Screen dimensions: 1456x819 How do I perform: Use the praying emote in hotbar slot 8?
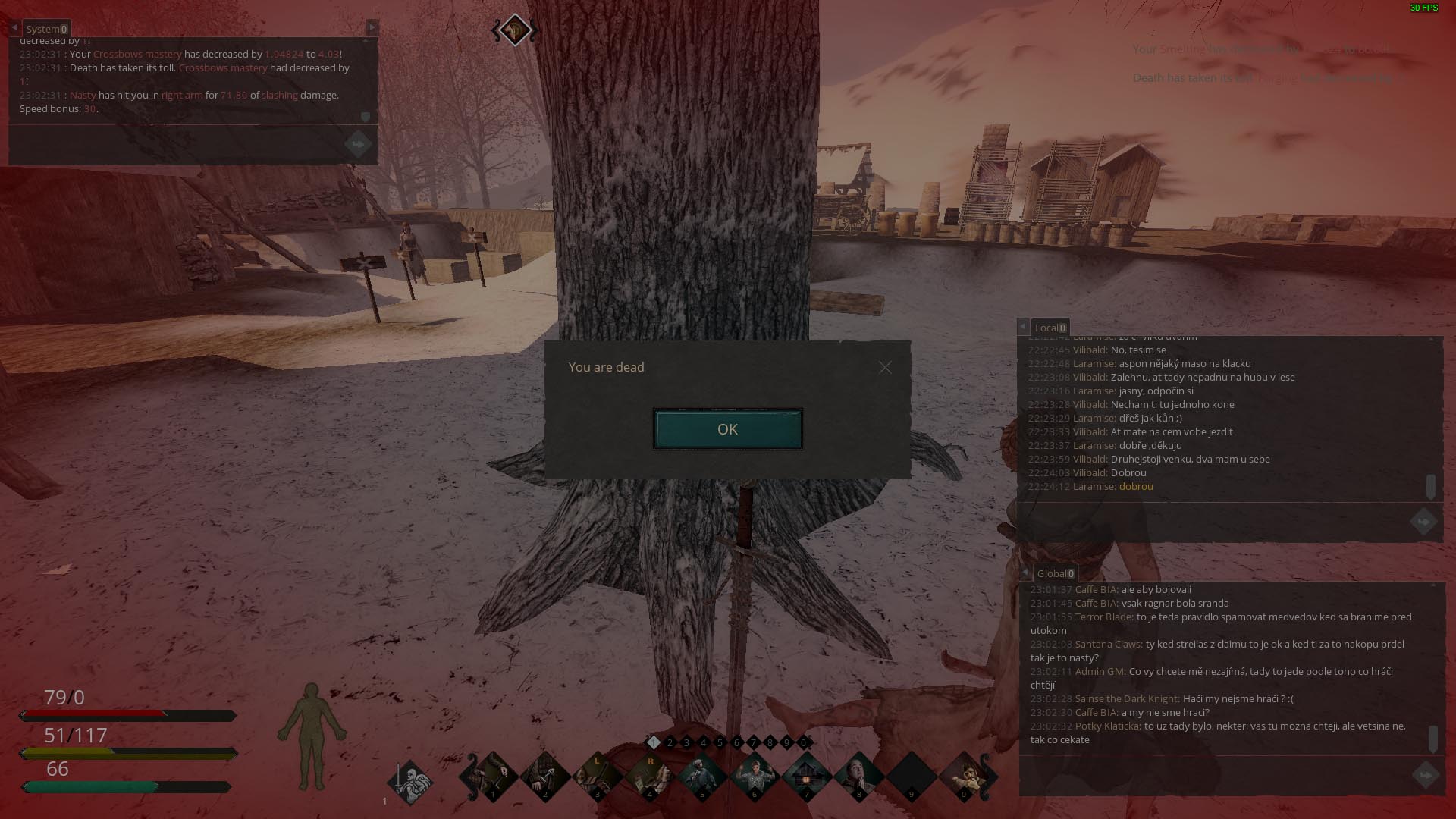[x=858, y=777]
